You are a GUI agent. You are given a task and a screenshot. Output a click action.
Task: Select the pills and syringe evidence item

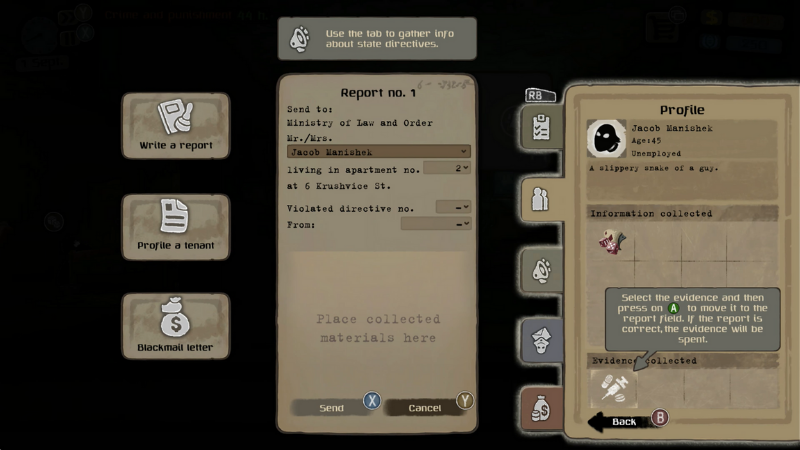612,388
